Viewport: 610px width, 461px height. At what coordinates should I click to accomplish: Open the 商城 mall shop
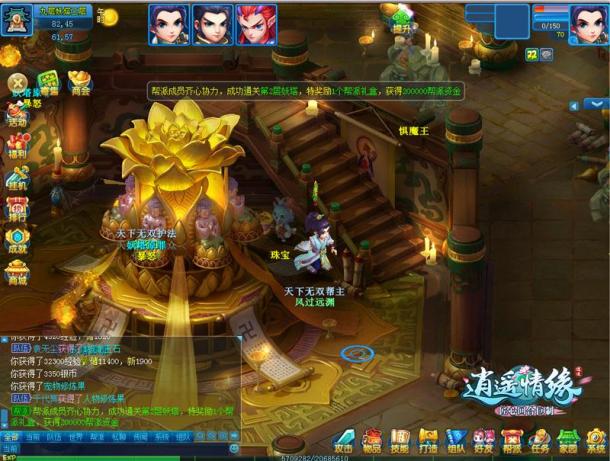click(17, 271)
